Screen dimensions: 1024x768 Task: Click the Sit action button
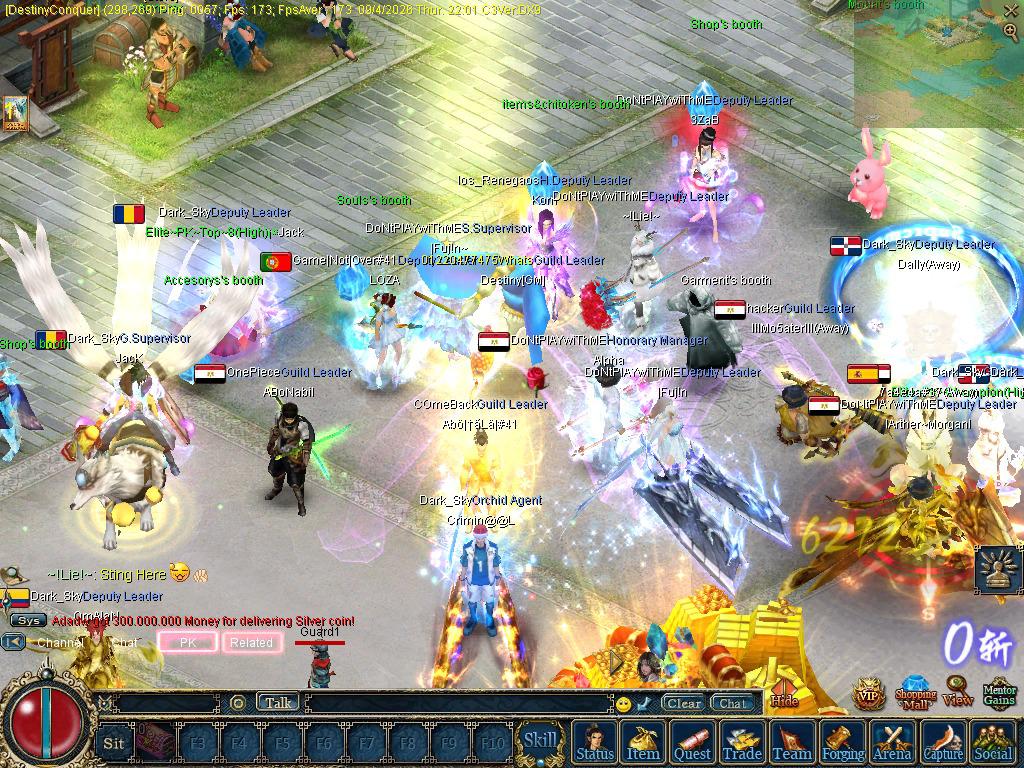click(x=114, y=743)
